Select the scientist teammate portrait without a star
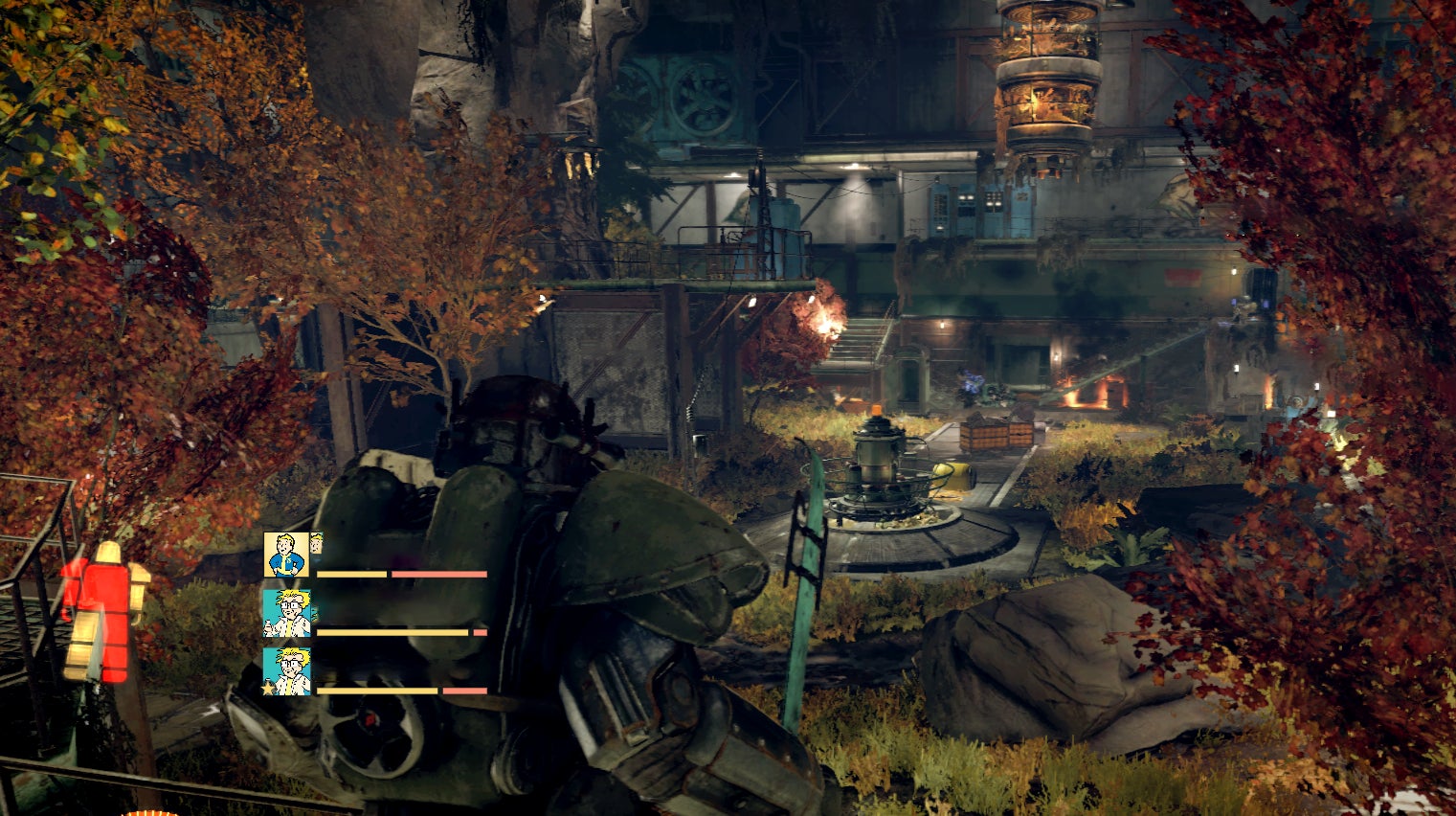 click(286, 613)
